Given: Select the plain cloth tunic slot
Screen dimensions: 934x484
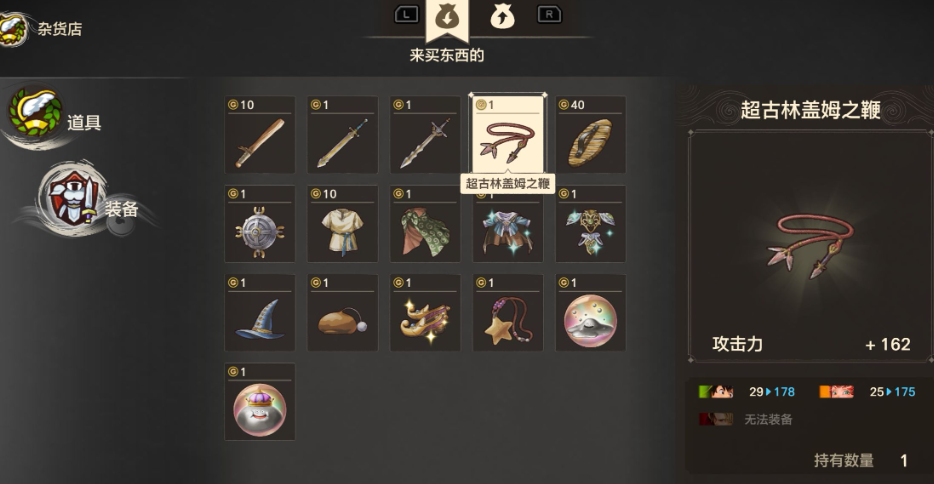Looking at the screenshot, I should point(343,226).
